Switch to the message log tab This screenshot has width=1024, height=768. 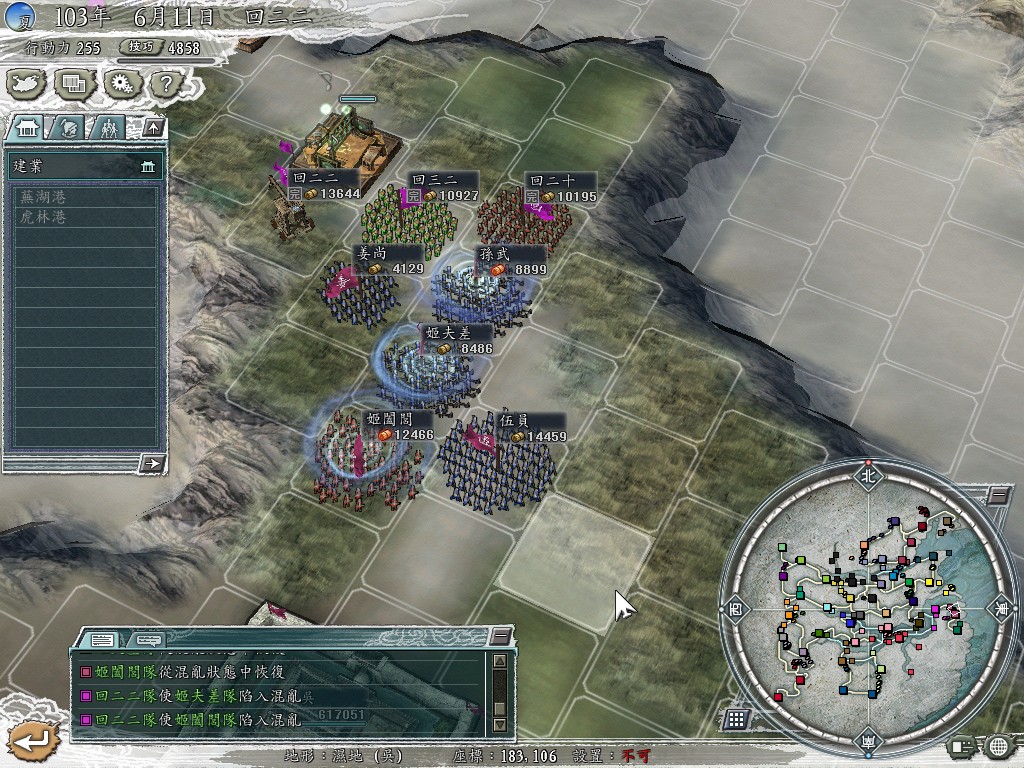[101, 639]
